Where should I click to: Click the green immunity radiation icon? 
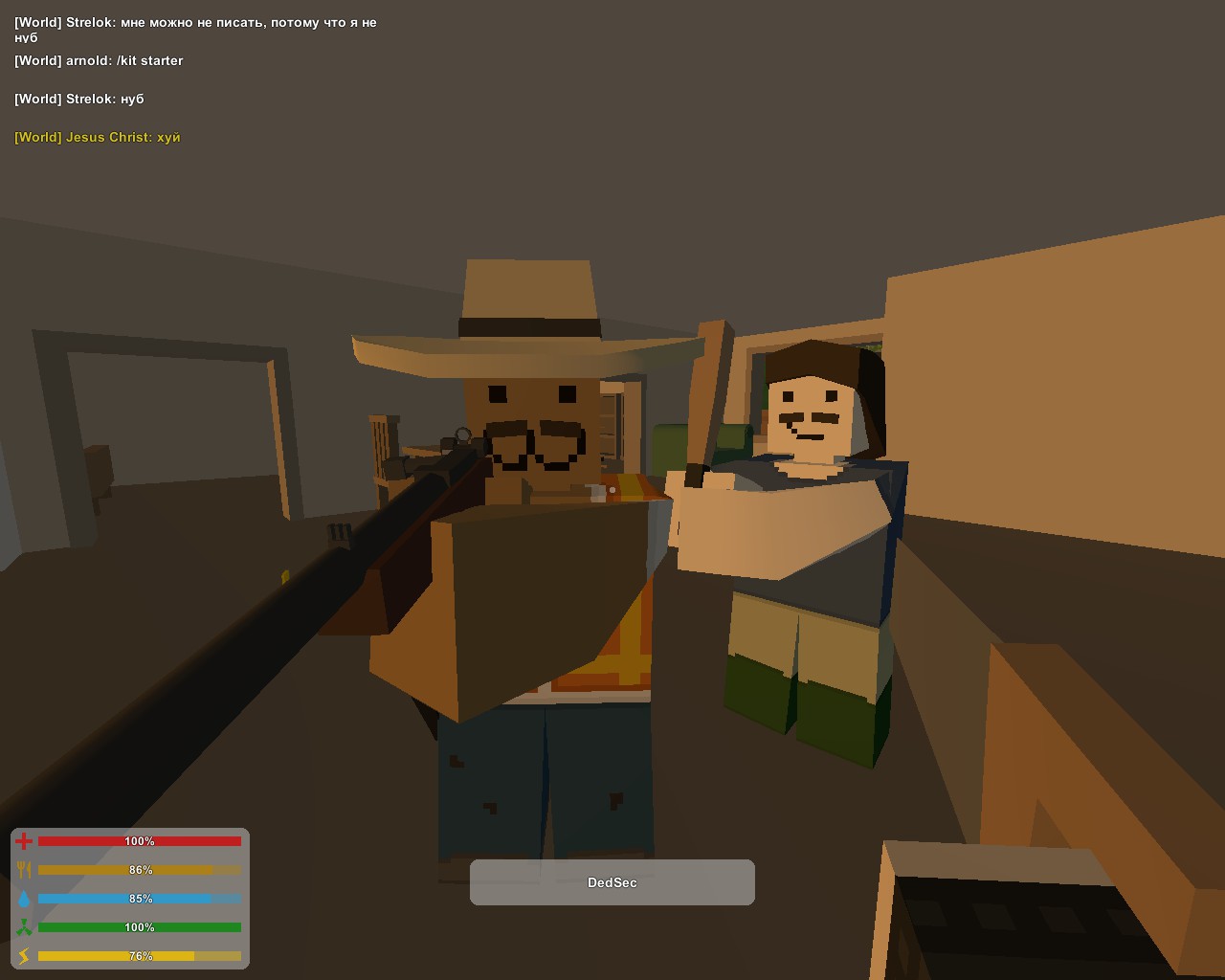(x=24, y=926)
